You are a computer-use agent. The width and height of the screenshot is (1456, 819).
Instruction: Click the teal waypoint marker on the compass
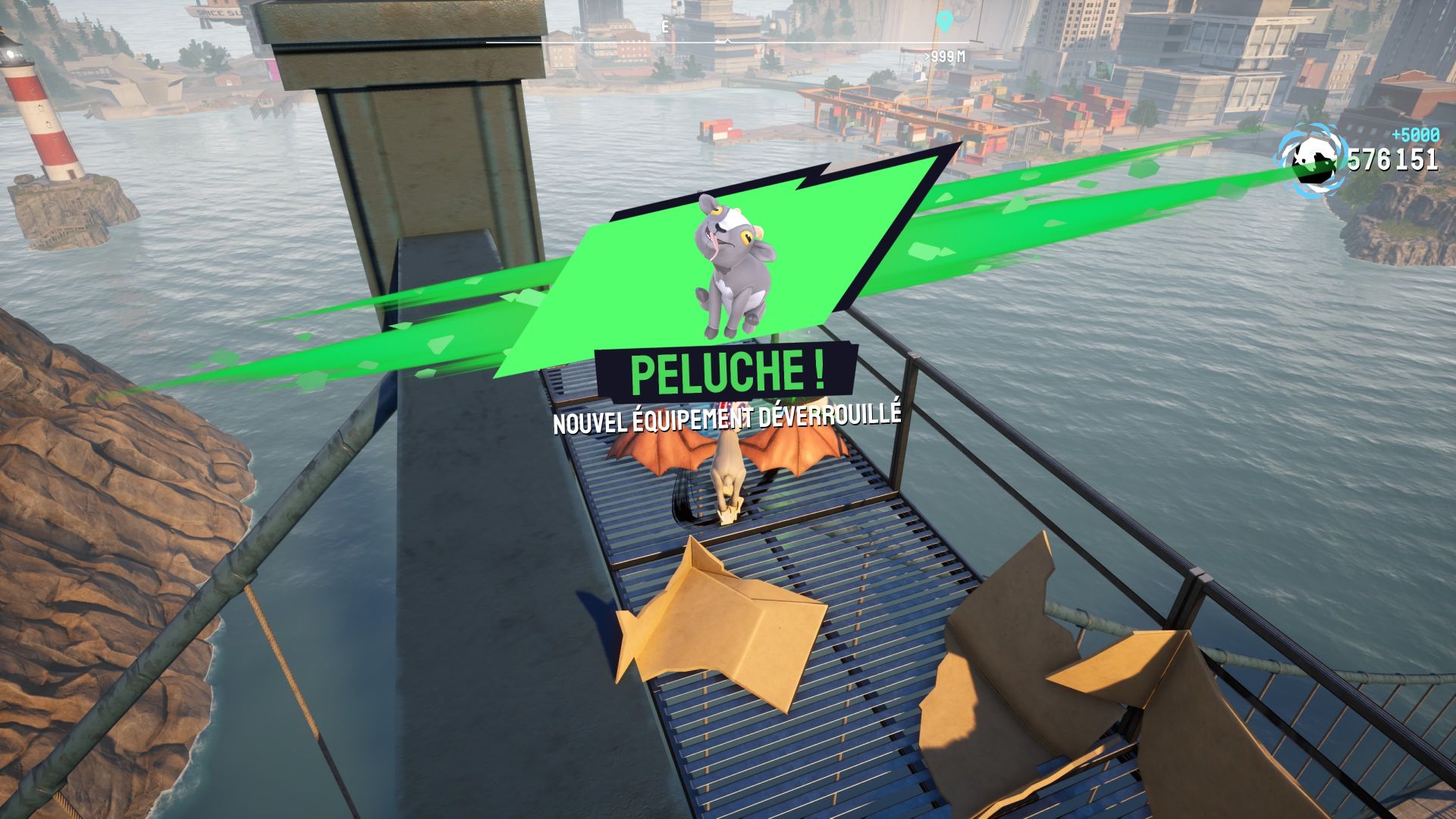943,20
